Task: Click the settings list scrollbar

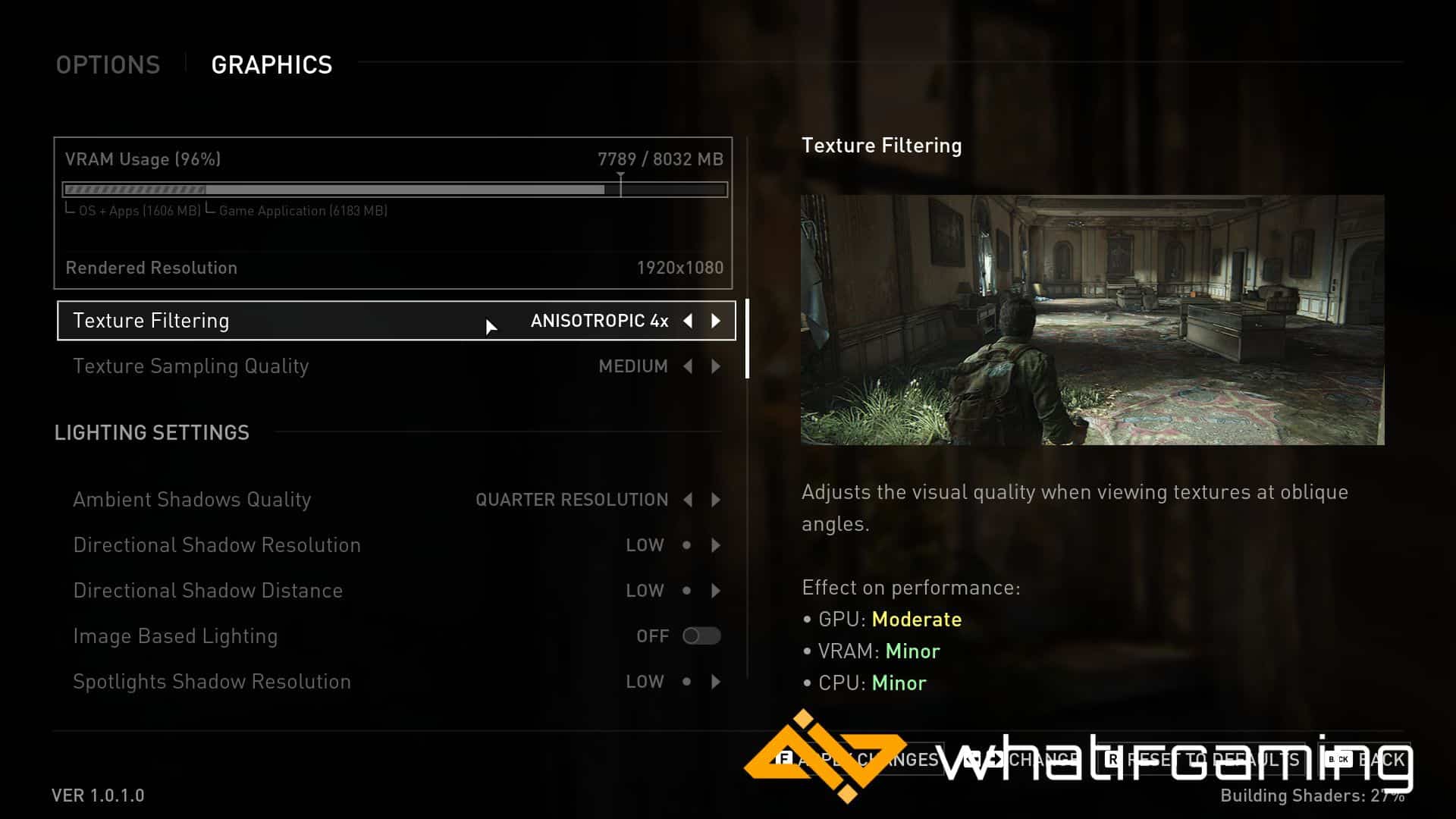Action: (x=748, y=339)
